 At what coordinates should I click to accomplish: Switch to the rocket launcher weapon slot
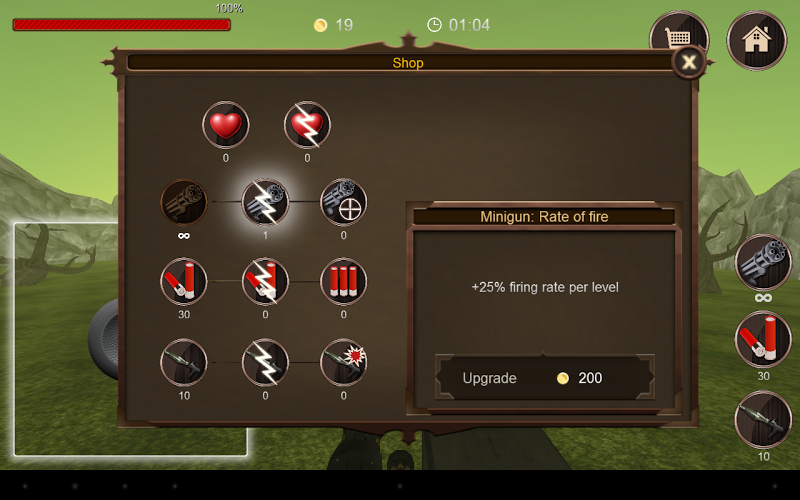point(763,420)
